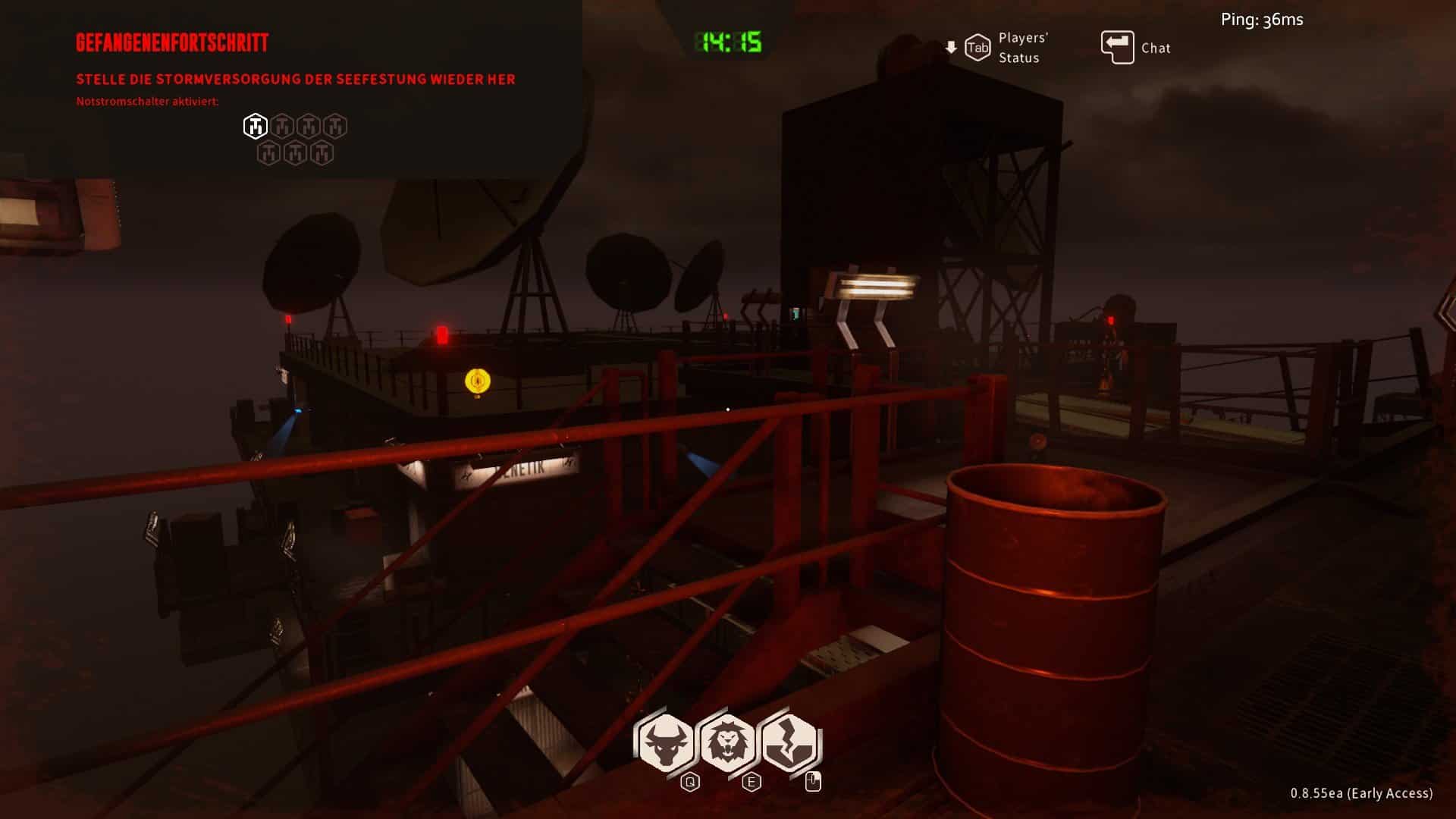
Task: Select the Gefangenenfortschritt objective tracker heading
Action: click(172, 42)
